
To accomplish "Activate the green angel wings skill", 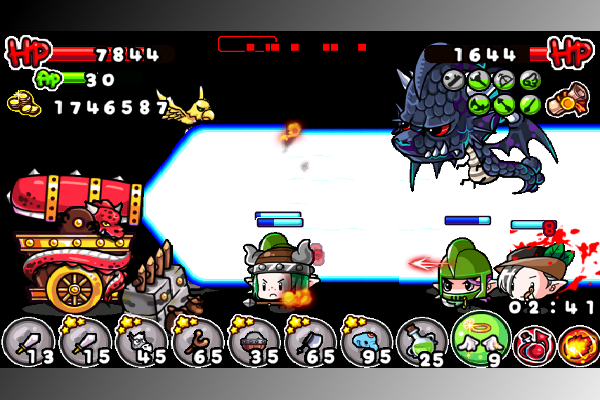I will tap(480, 338).
